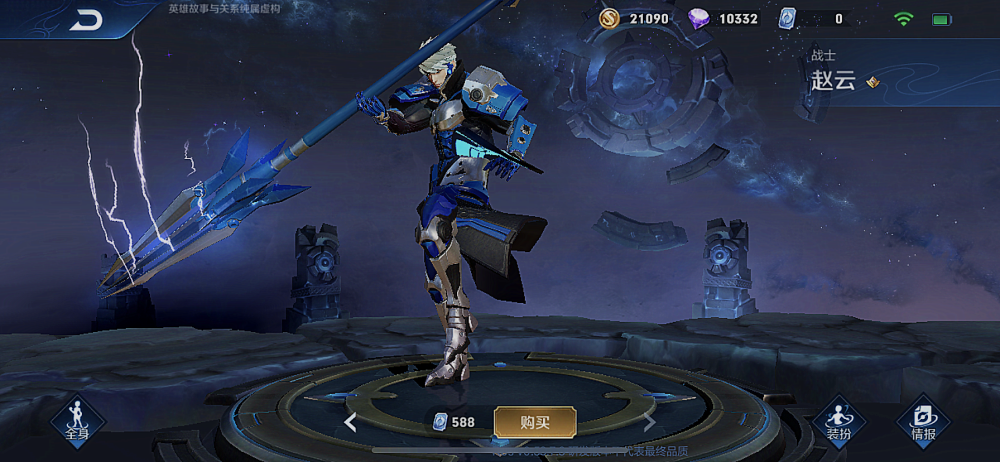Go back using the return arrow
Image resolution: width=1000 pixels, height=462 pixels.
click(x=86, y=20)
